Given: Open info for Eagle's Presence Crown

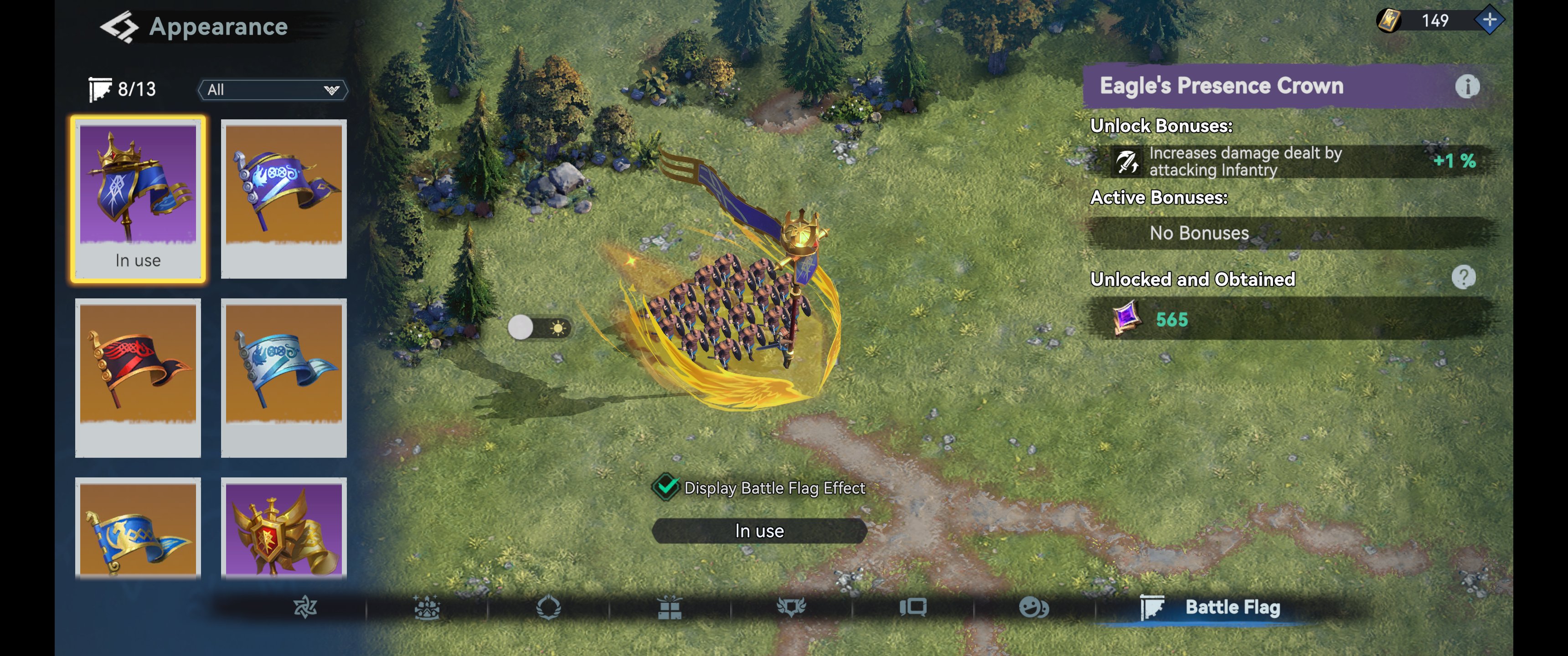Looking at the screenshot, I should click(x=1467, y=87).
